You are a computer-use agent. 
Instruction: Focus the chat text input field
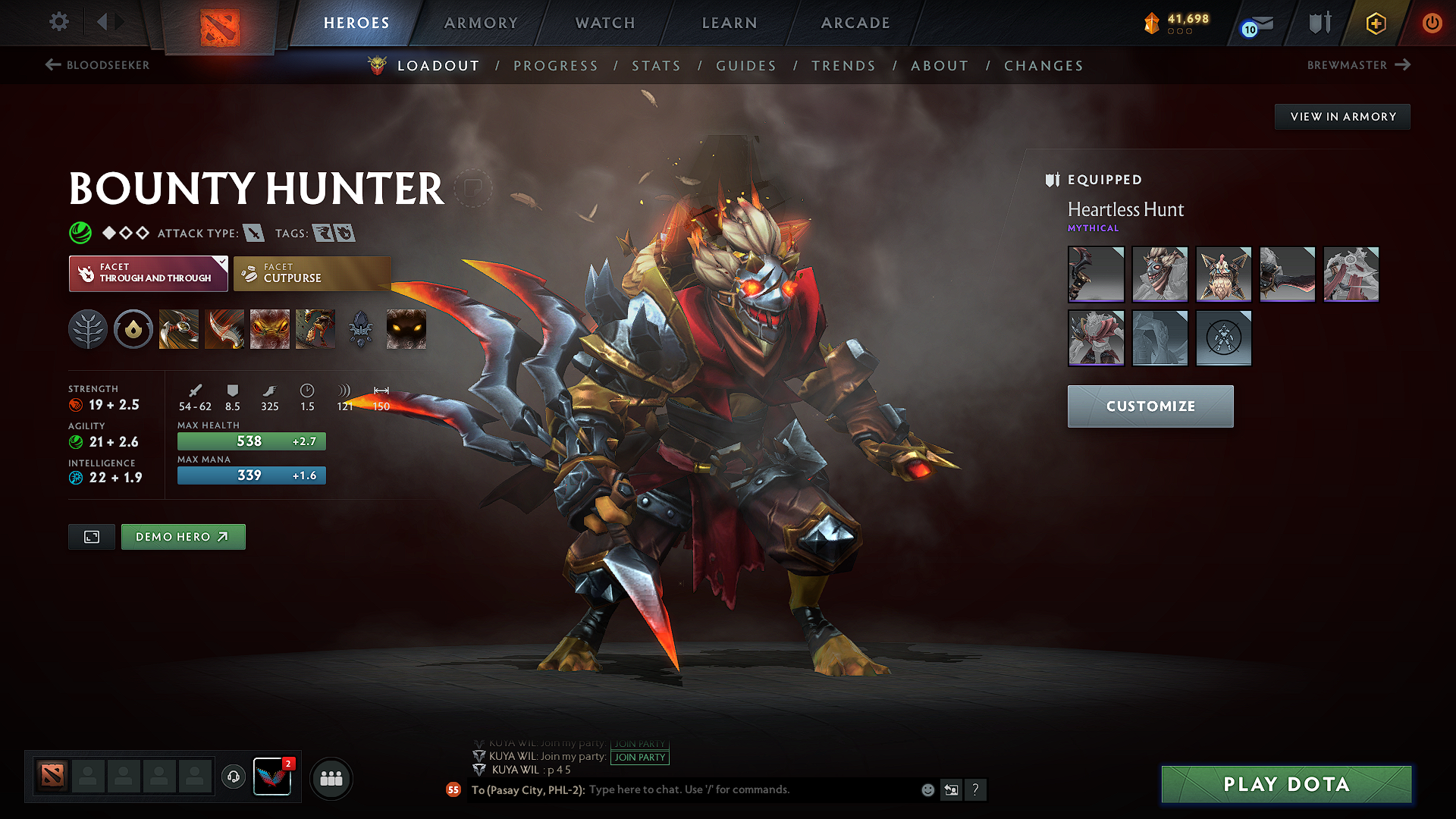click(751, 790)
